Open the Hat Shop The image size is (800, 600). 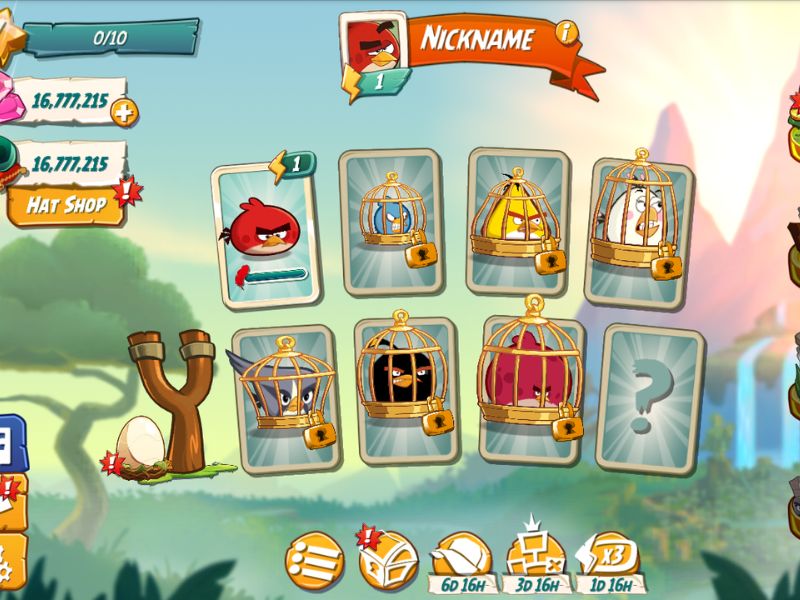click(x=64, y=206)
